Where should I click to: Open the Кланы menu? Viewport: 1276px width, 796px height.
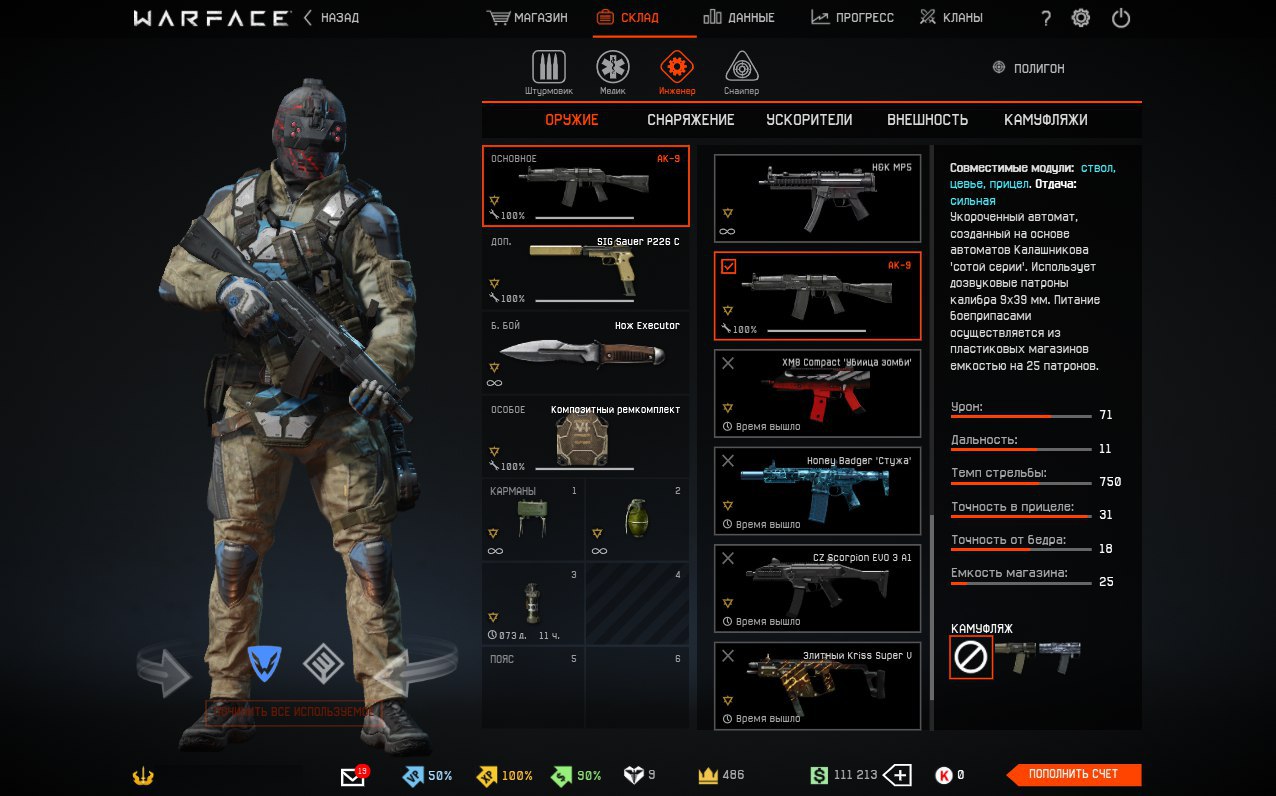951,18
